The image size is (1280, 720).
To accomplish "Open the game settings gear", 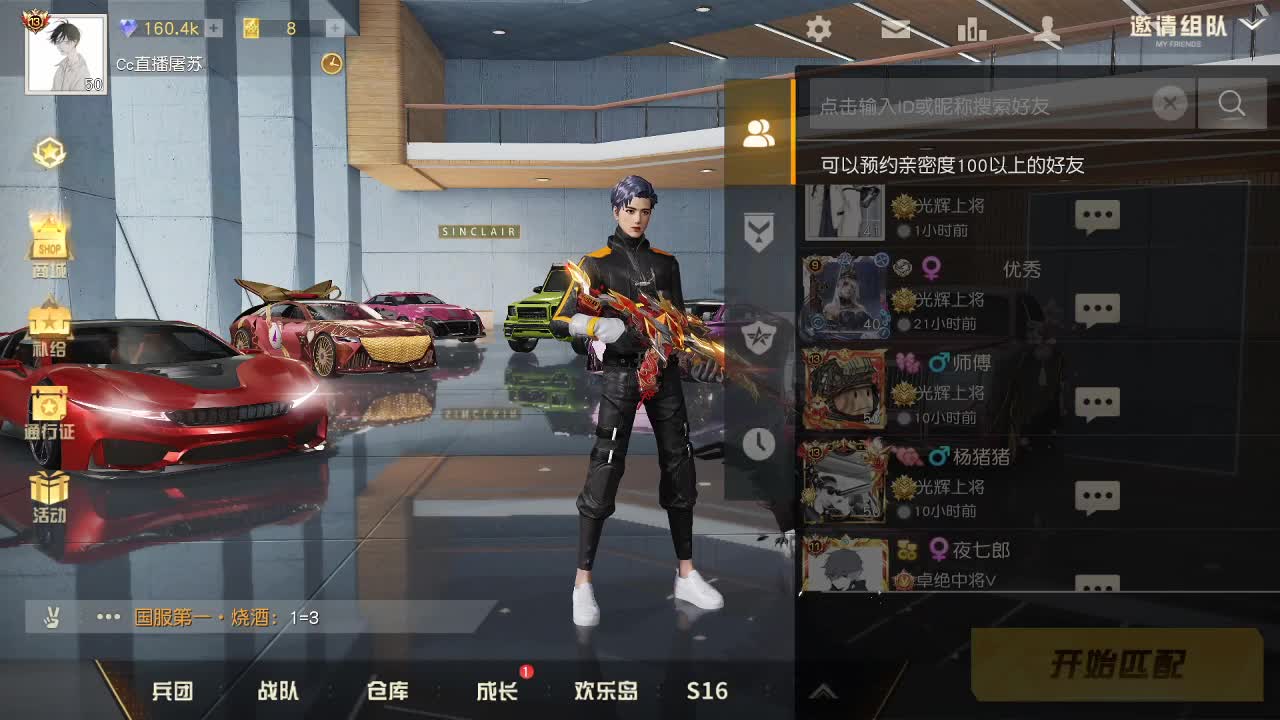I will pos(817,30).
